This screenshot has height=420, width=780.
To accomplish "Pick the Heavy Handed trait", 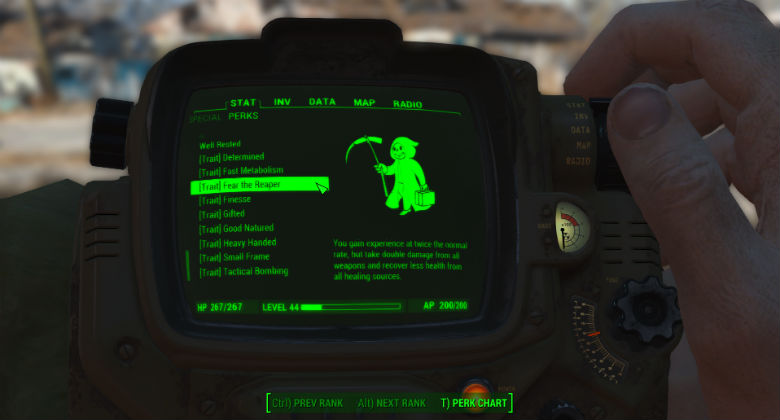I will click(x=237, y=243).
